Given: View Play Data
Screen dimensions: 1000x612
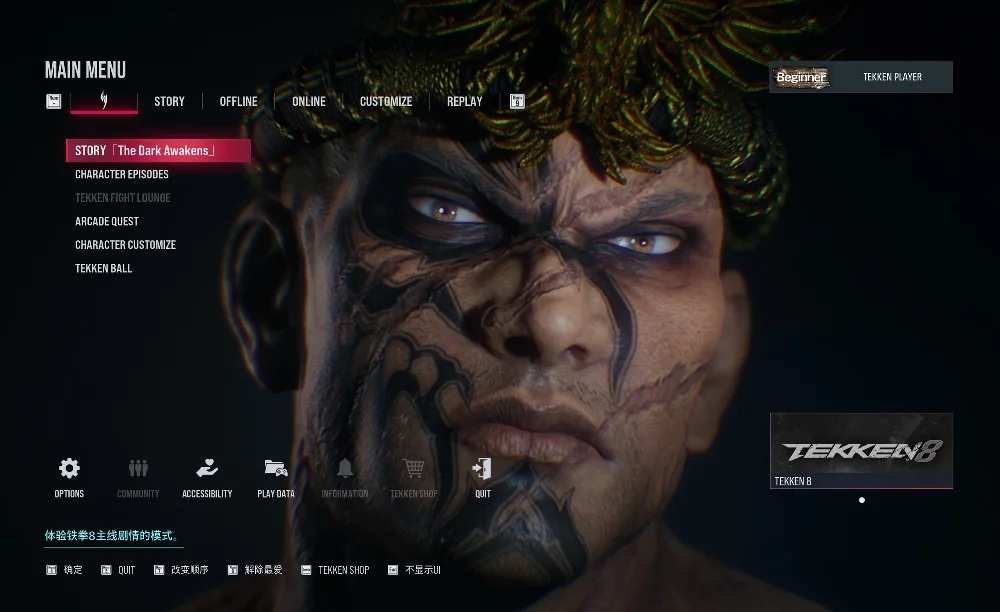Looking at the screenshot, I should [x=276, y=476].
